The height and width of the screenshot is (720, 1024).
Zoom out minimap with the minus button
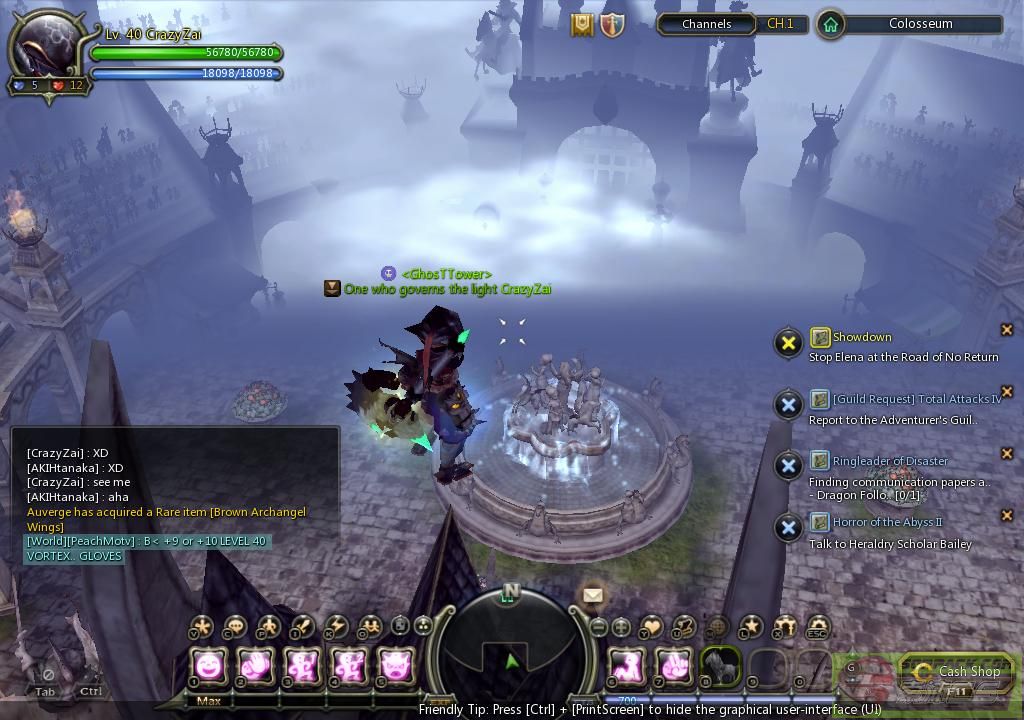(x=599, y=628)
